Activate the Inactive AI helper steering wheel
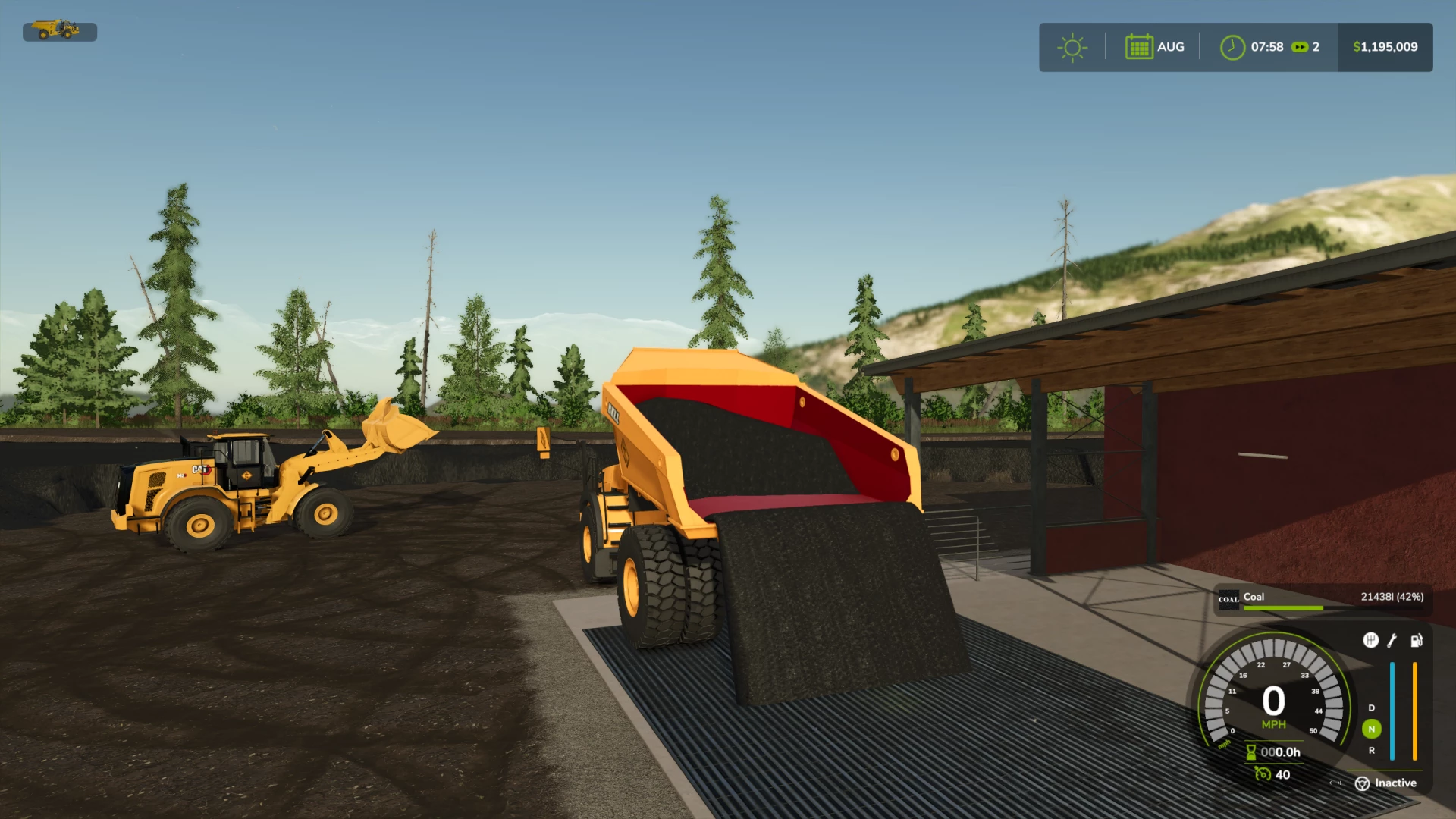 click(x=1362, y=783)
